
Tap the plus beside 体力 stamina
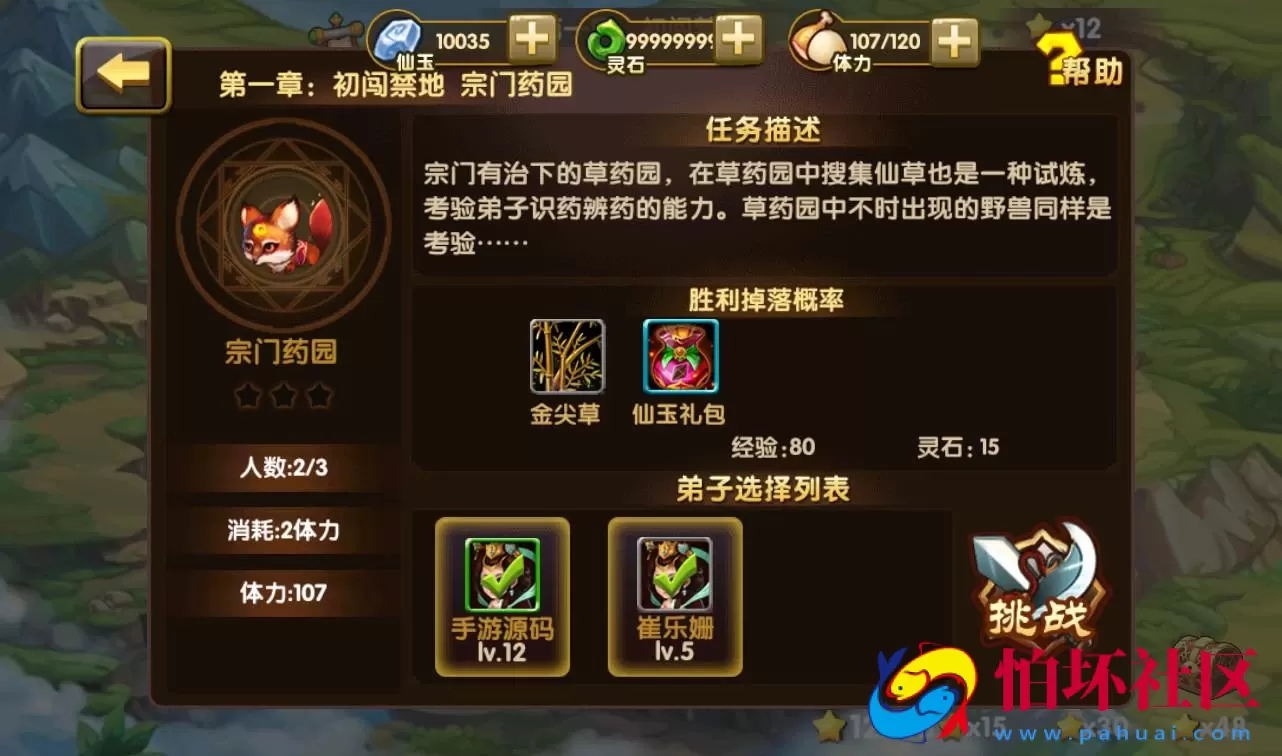pyautogui.click(x=953, y=40)
